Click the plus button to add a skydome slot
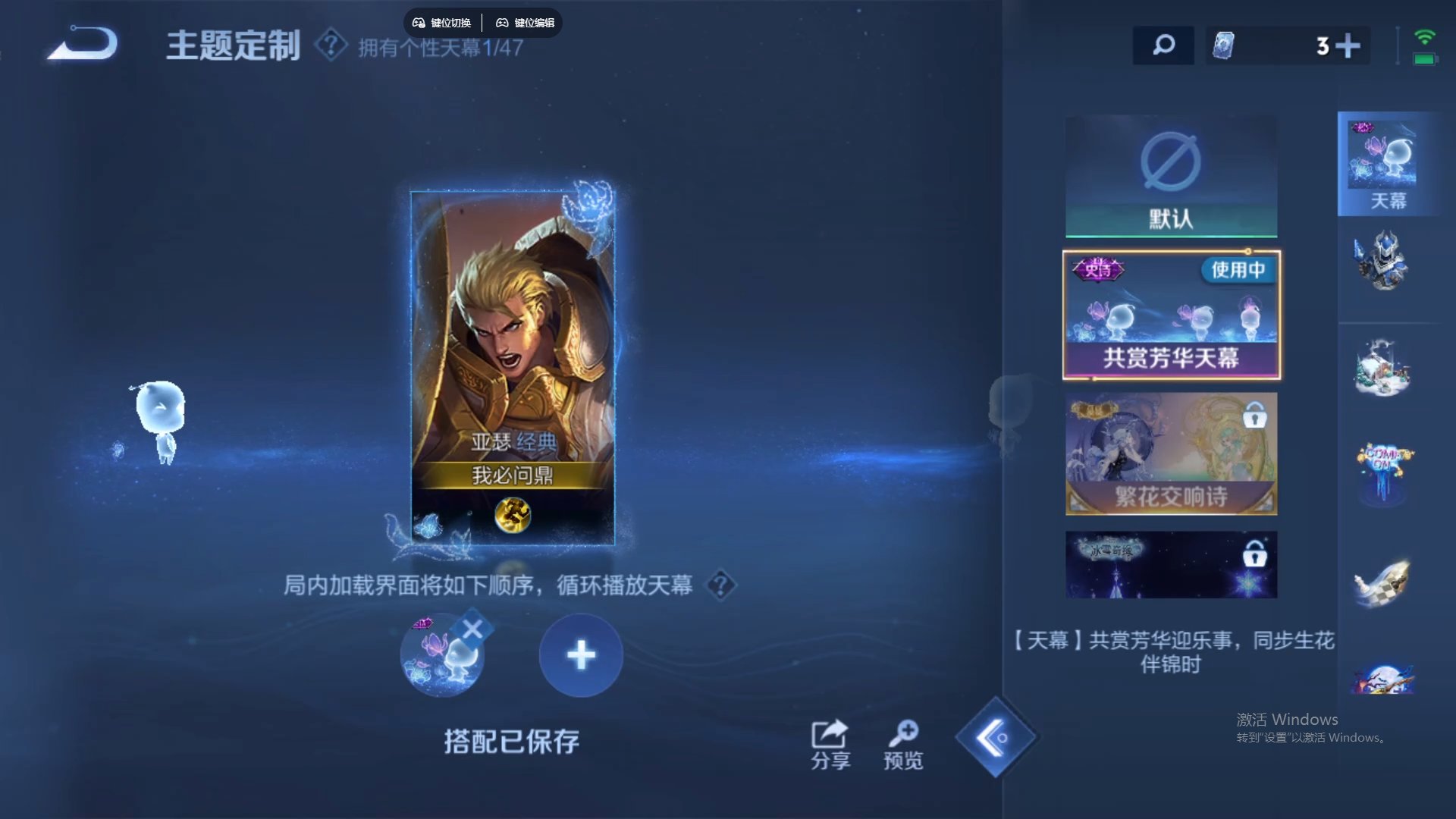This screenshot has height=819, width=1456. [580, 654]
